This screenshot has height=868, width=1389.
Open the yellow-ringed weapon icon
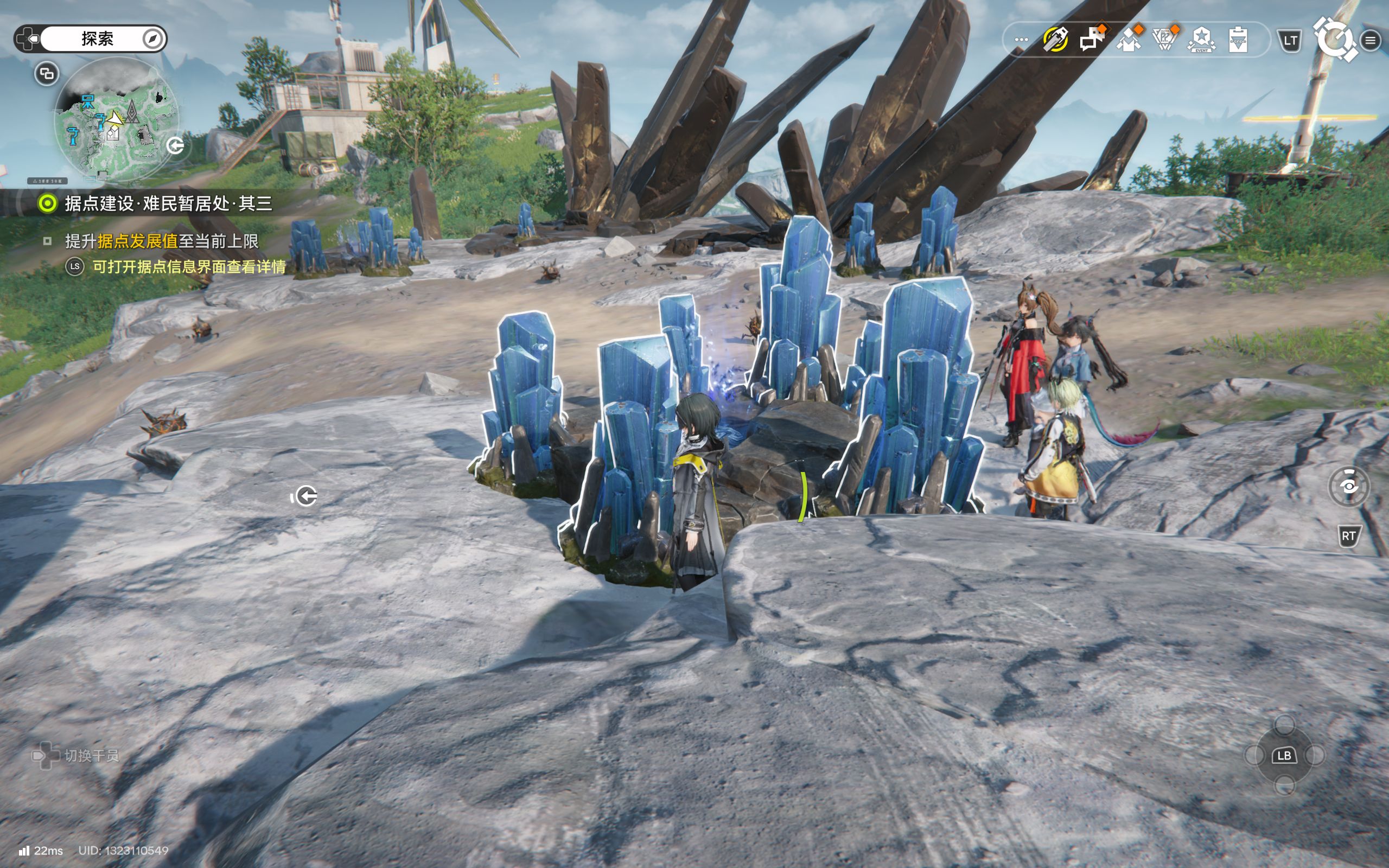click(x=1055, y=40)
